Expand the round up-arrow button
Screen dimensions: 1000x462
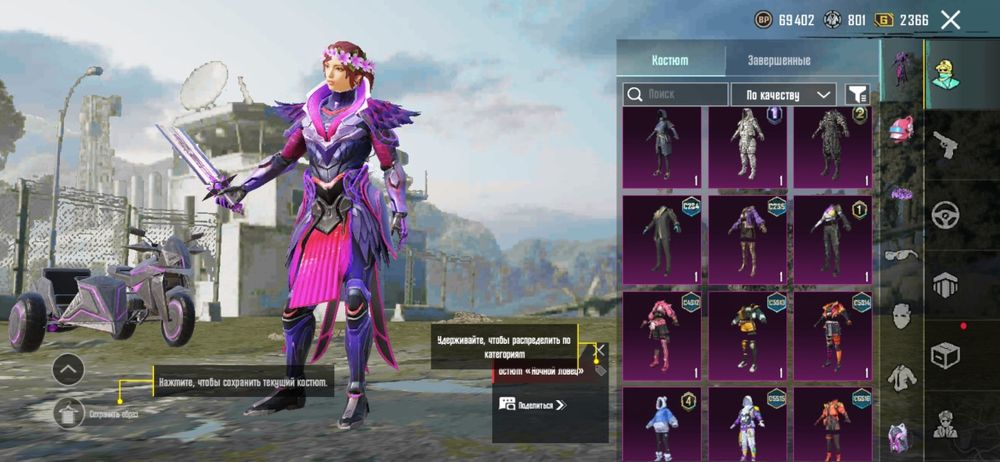[68, 370]
